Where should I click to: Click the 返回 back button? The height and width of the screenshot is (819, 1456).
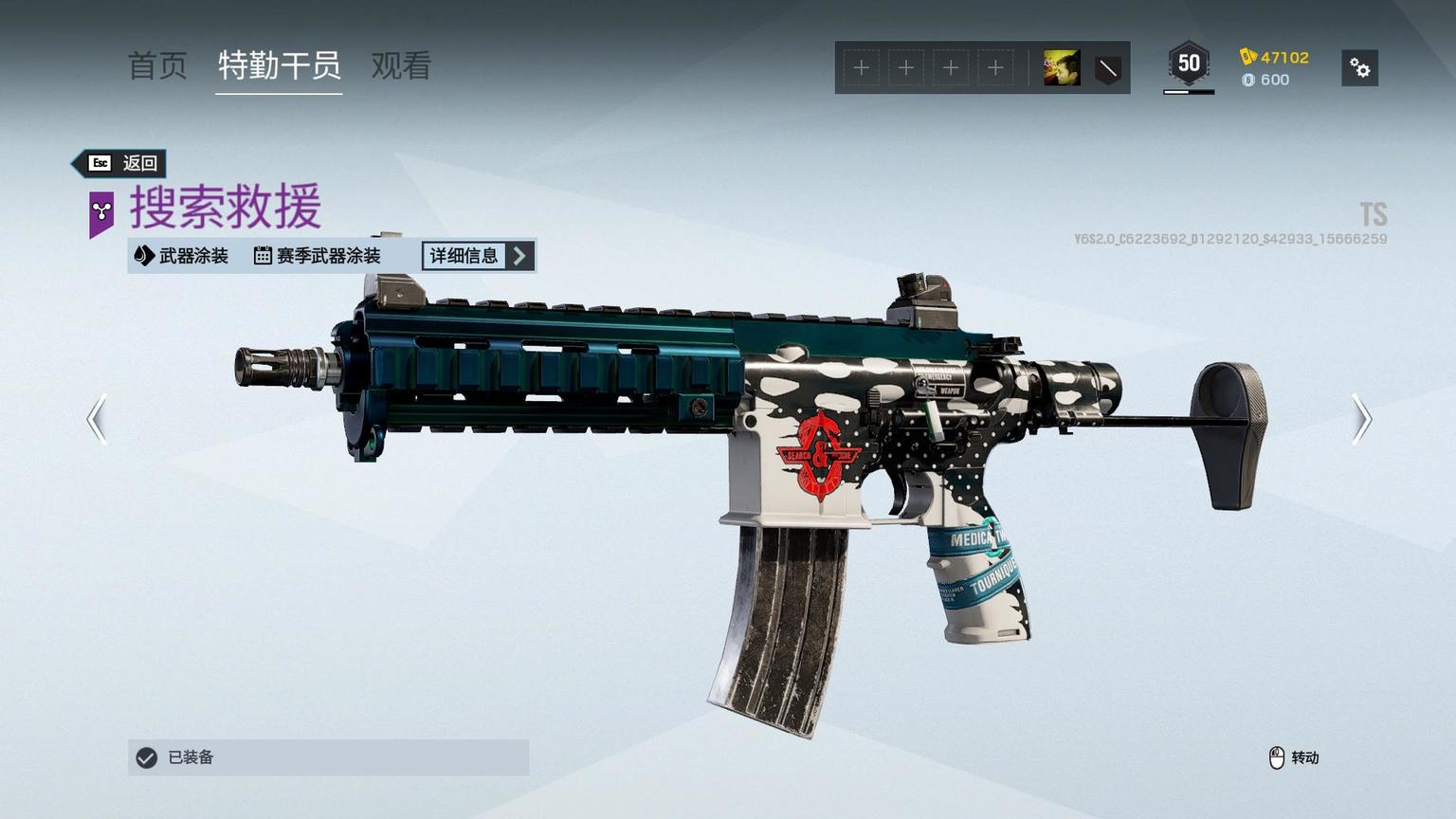[123, 163]
